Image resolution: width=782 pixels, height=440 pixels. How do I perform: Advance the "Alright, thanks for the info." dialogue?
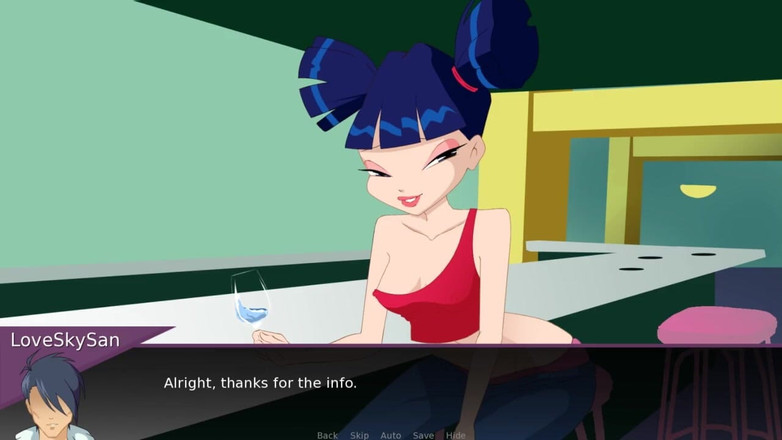[260, 383]
